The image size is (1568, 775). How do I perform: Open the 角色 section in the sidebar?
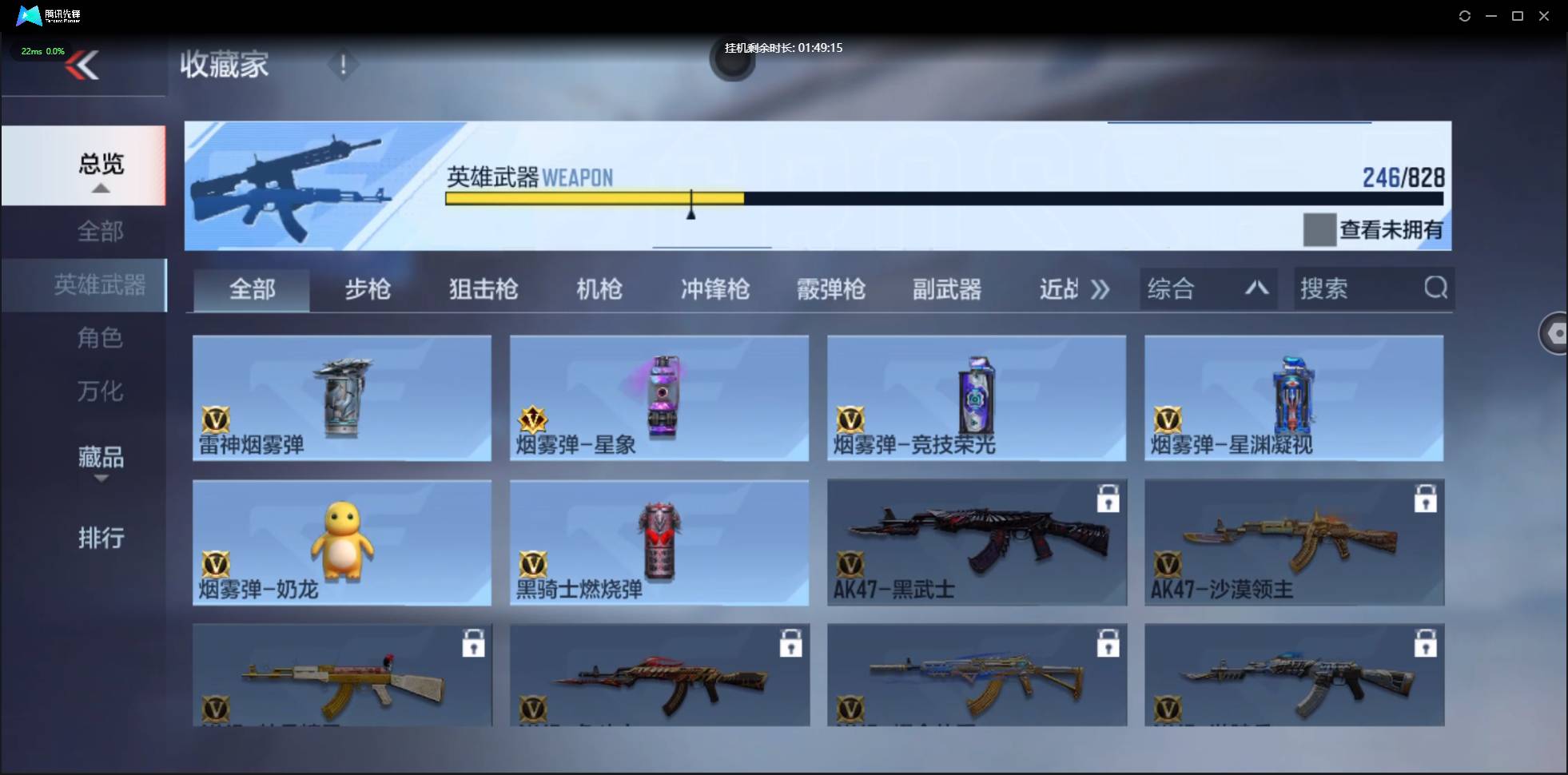(101, 338)
